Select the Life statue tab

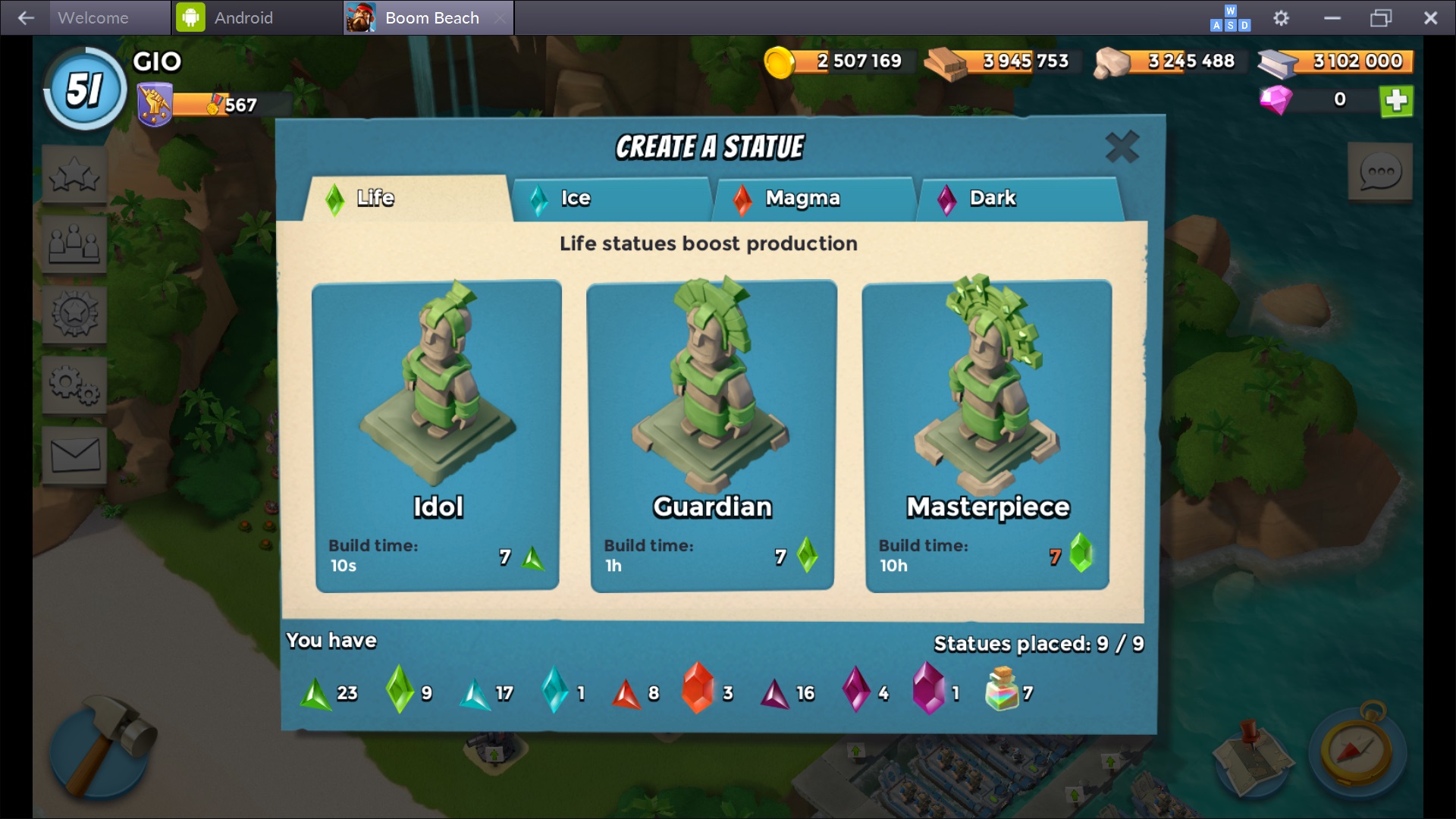coord(406,199)
